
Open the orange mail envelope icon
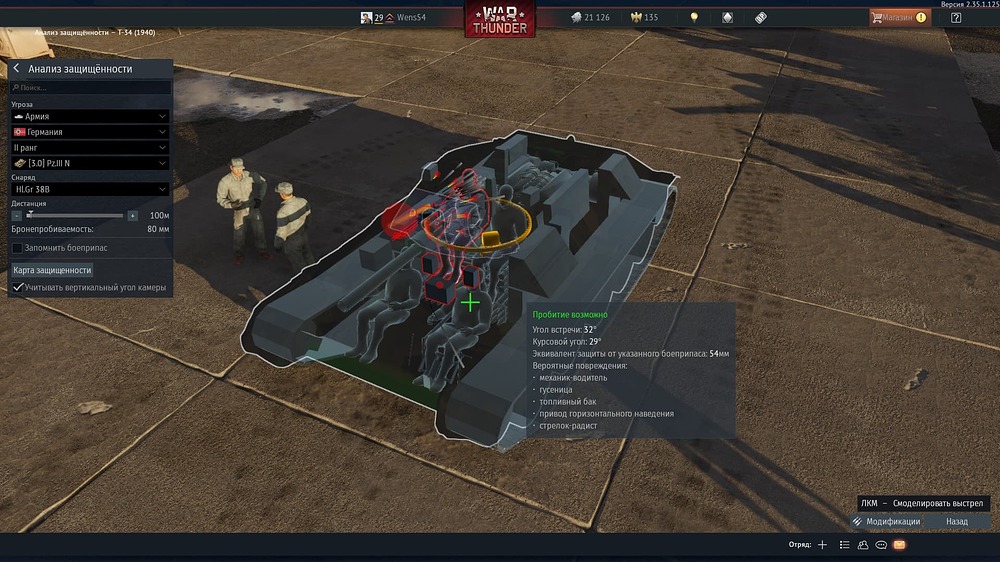point(899,545)
